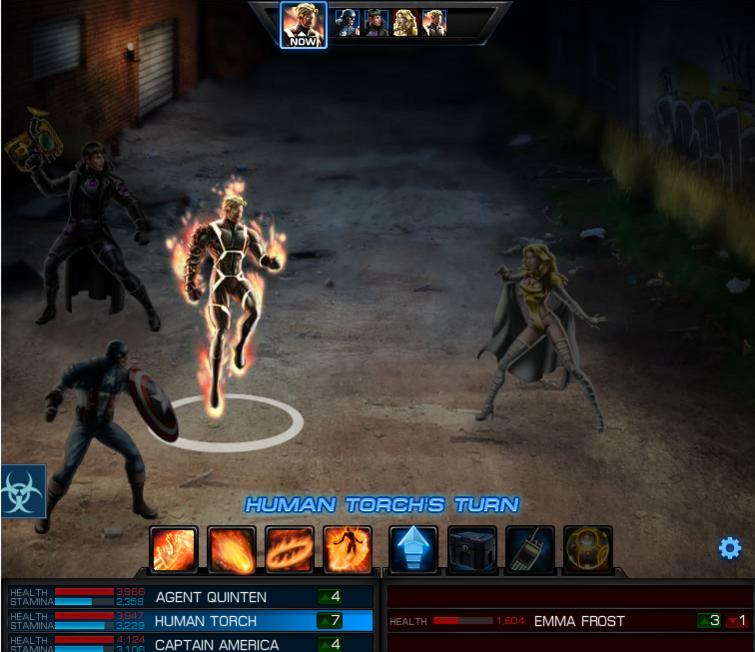Screen dimensions: 755x652
Task: Use the flaming hand attack ability
Action: 174,549
